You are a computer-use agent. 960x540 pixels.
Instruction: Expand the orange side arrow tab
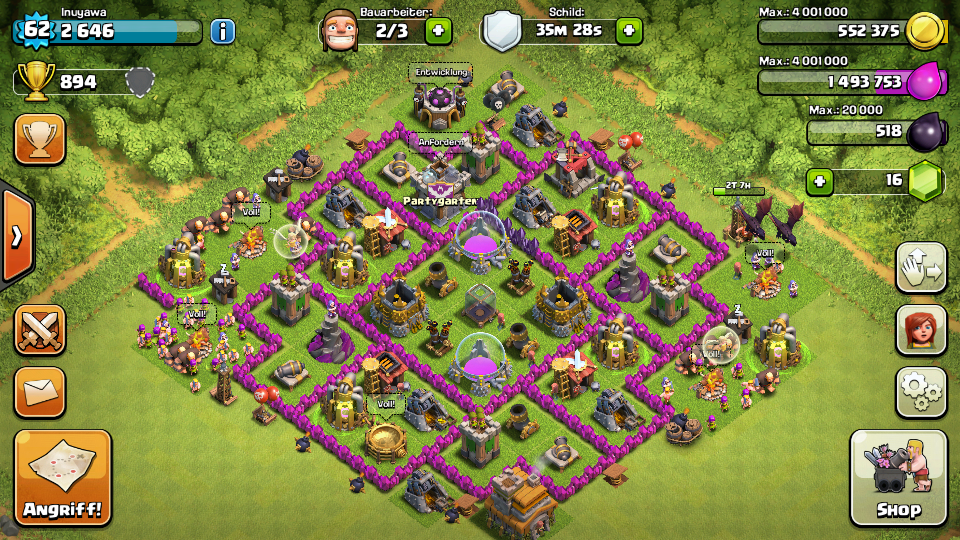click(x=16, y=236)
